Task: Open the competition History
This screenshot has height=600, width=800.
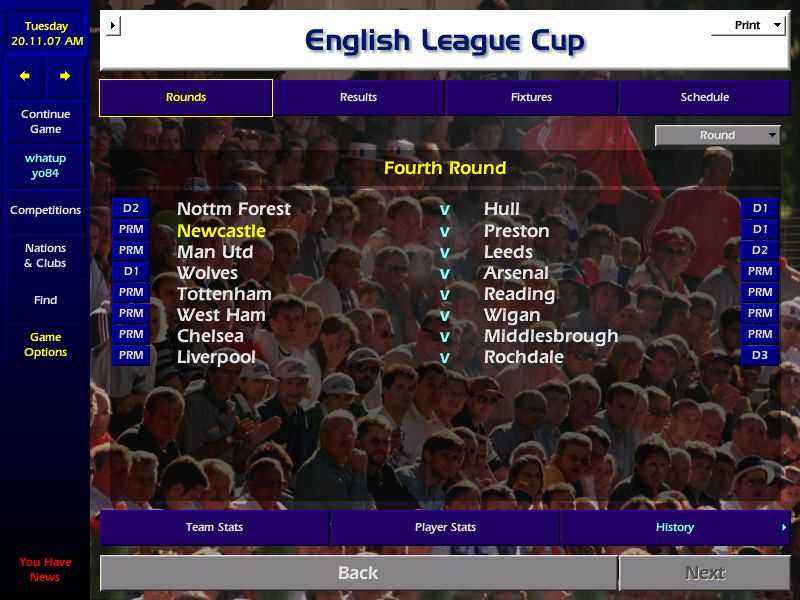Action: click(x=675, y=527)
